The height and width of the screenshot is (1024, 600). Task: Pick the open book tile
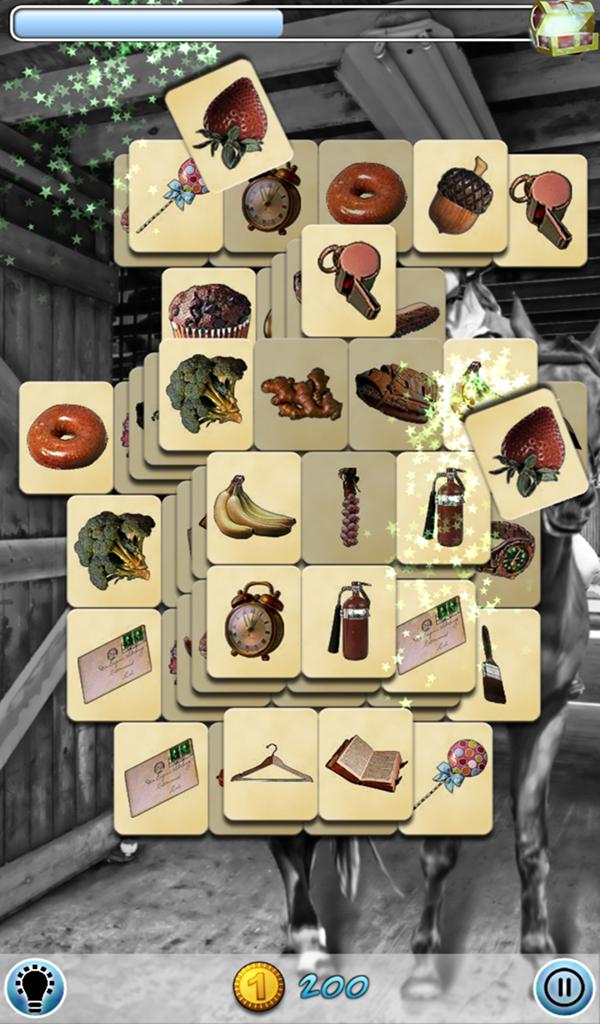coord(365,764)
